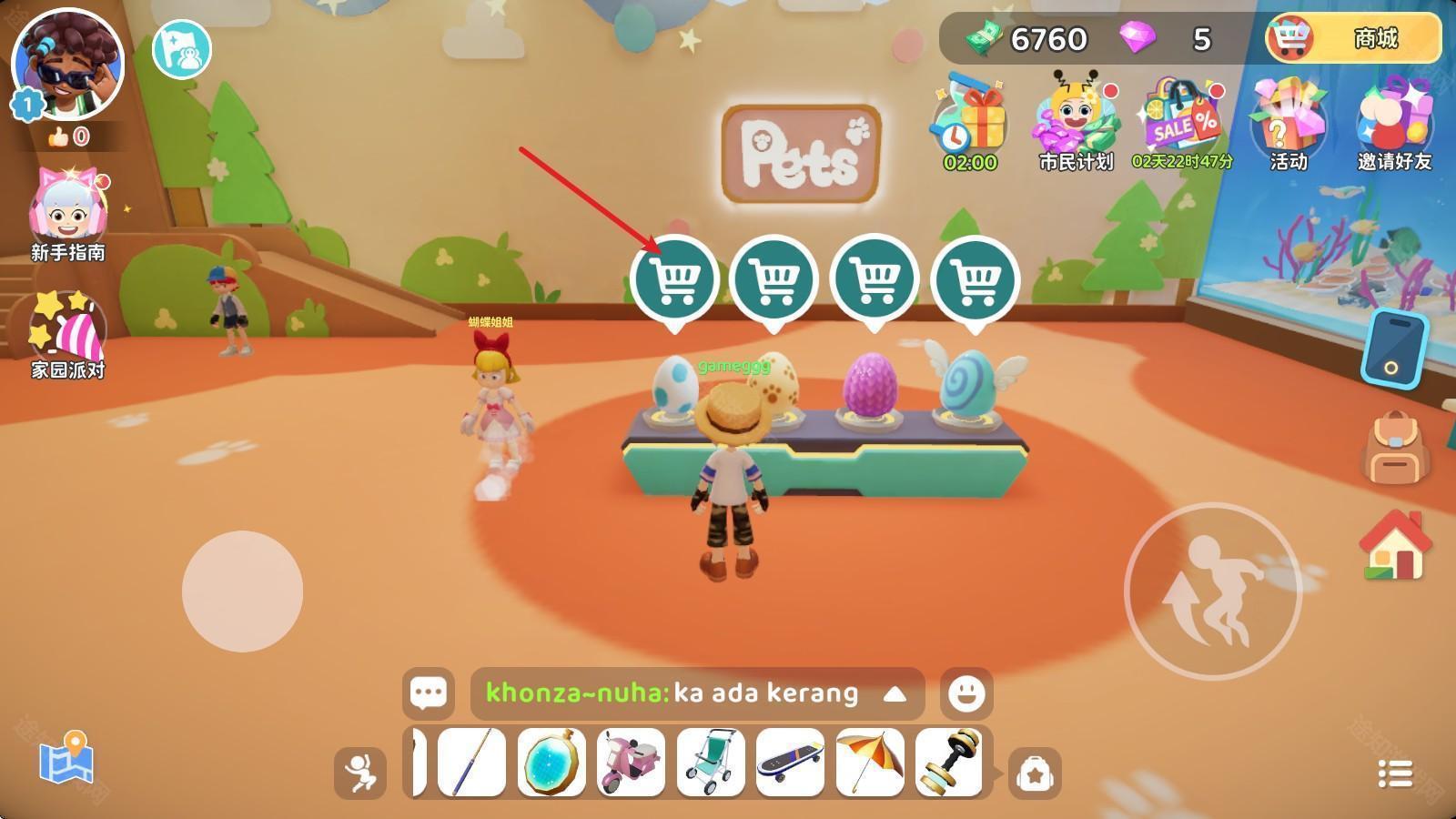The height and width of the screenshot is (819, 1456).
Task: Open the 活动 events menu
Action: coord(1288,123)
